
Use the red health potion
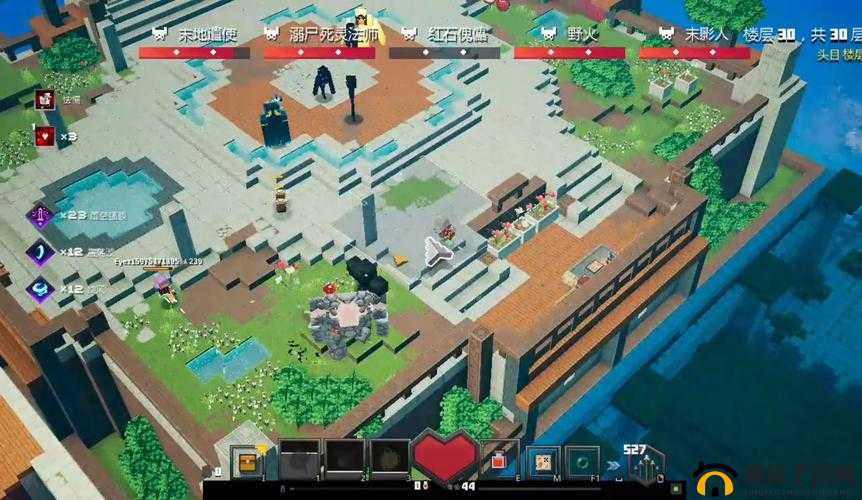coord(499,460)
